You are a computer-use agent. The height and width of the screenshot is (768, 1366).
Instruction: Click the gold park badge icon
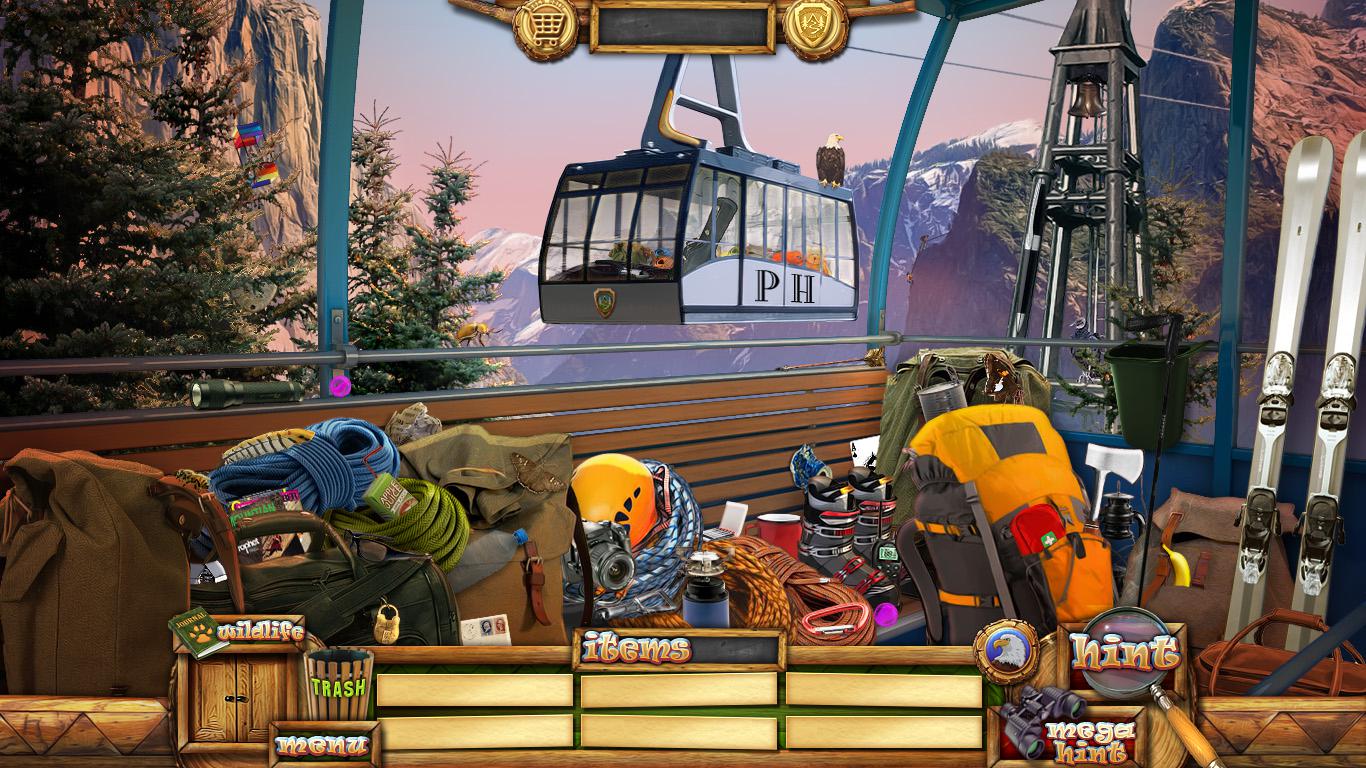coord(815,28)
